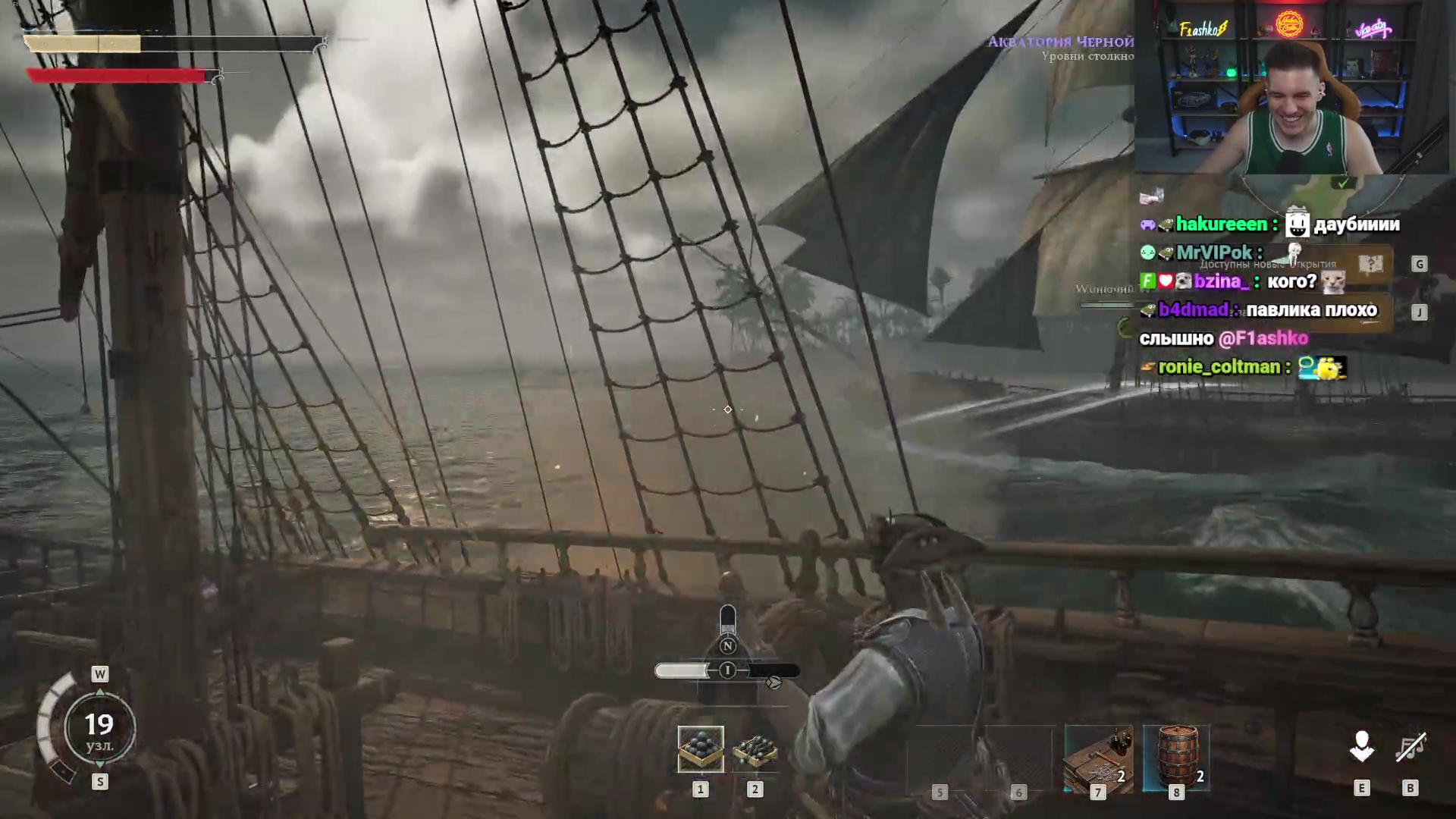Select the round cannonball ammo slot
1456x819 pixels.
pyautogui.click(x=700, y=748)
